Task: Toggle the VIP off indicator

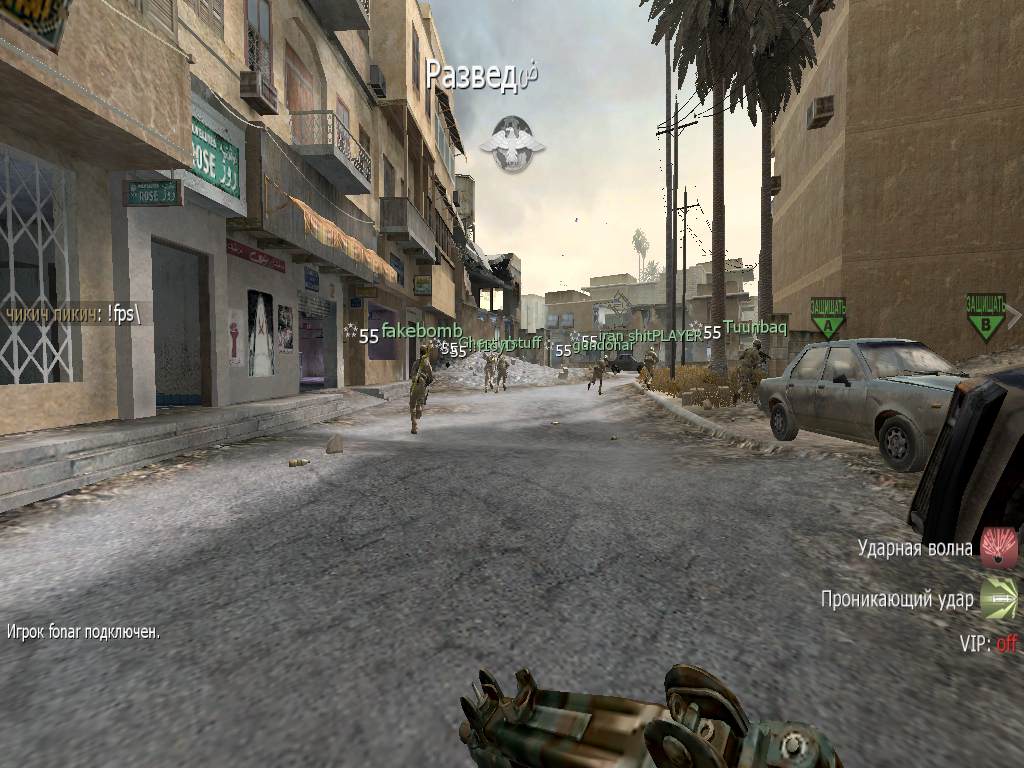Action: 988,643
